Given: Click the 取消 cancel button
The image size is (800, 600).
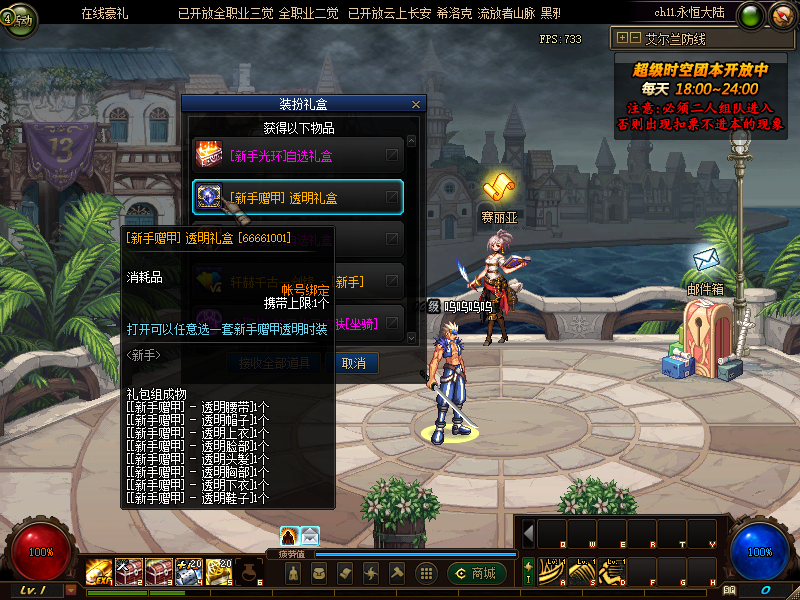Looking at the screenshot, I should coord(353,363).
